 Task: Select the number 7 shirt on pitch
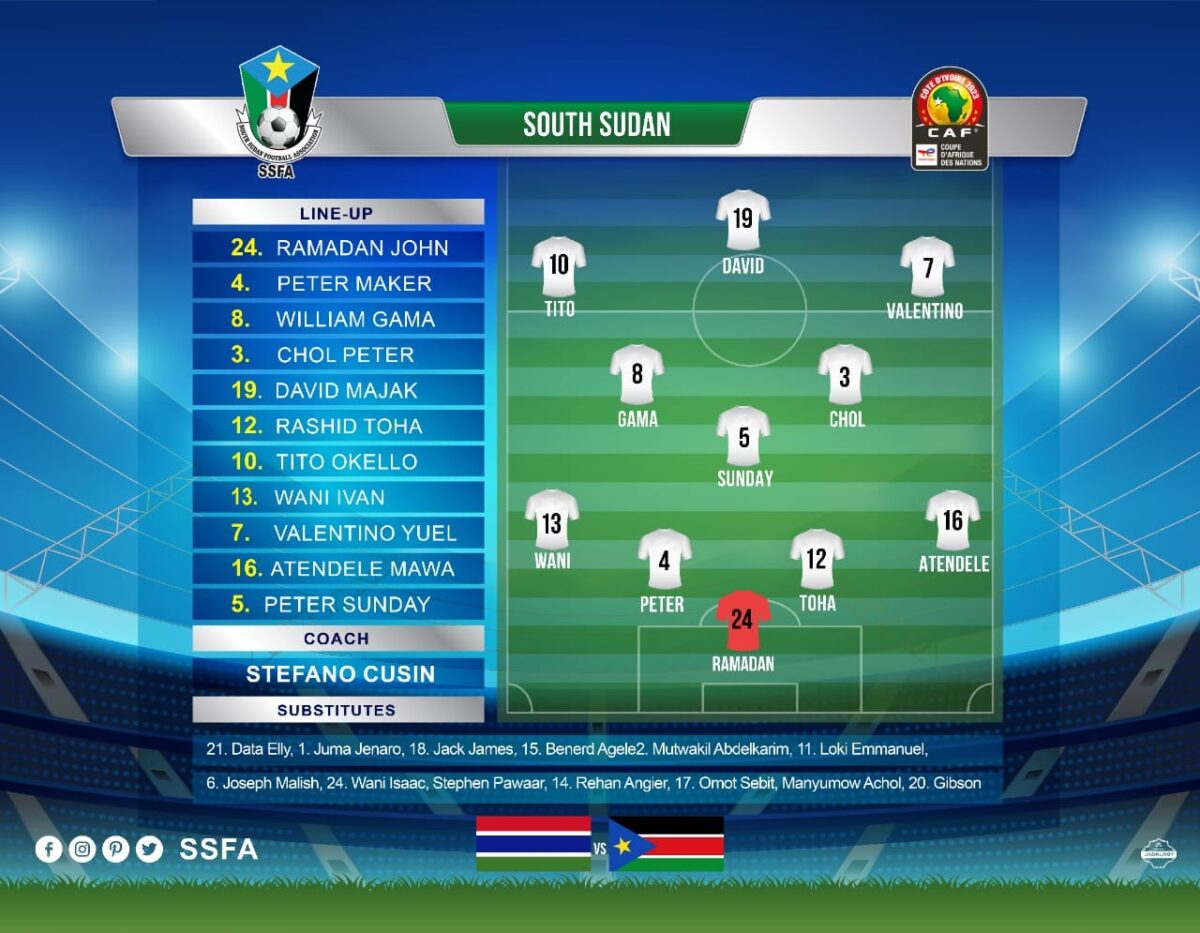pos(927,267)
